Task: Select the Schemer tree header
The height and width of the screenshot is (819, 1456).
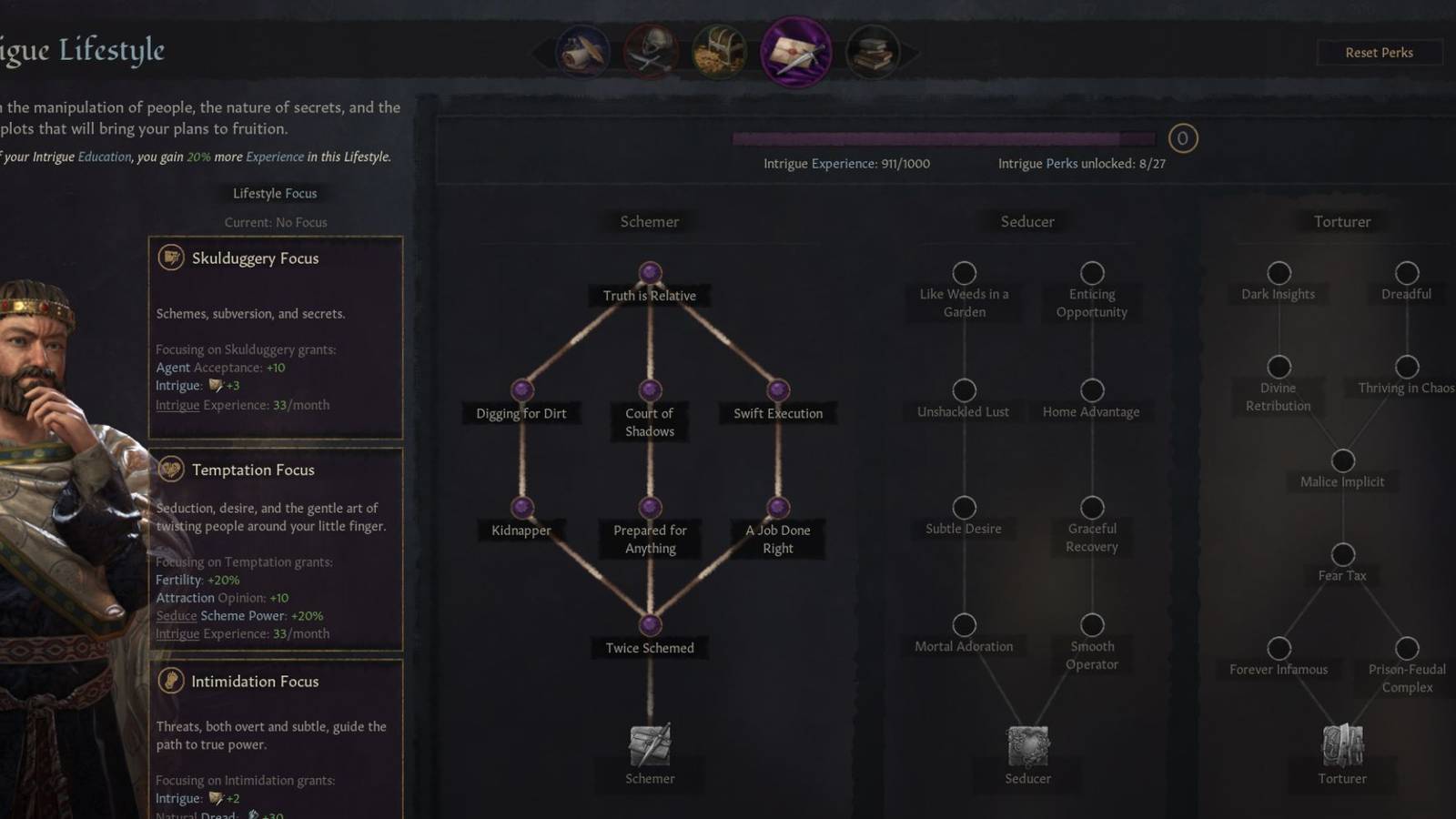Action: click(x=649, y=221)
